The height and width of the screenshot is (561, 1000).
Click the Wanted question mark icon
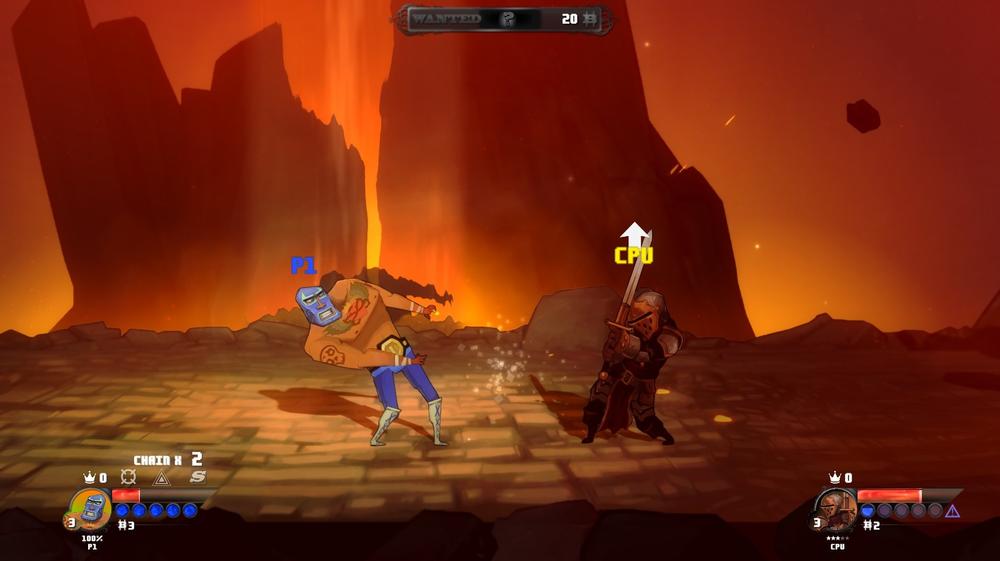click(508, 19)
